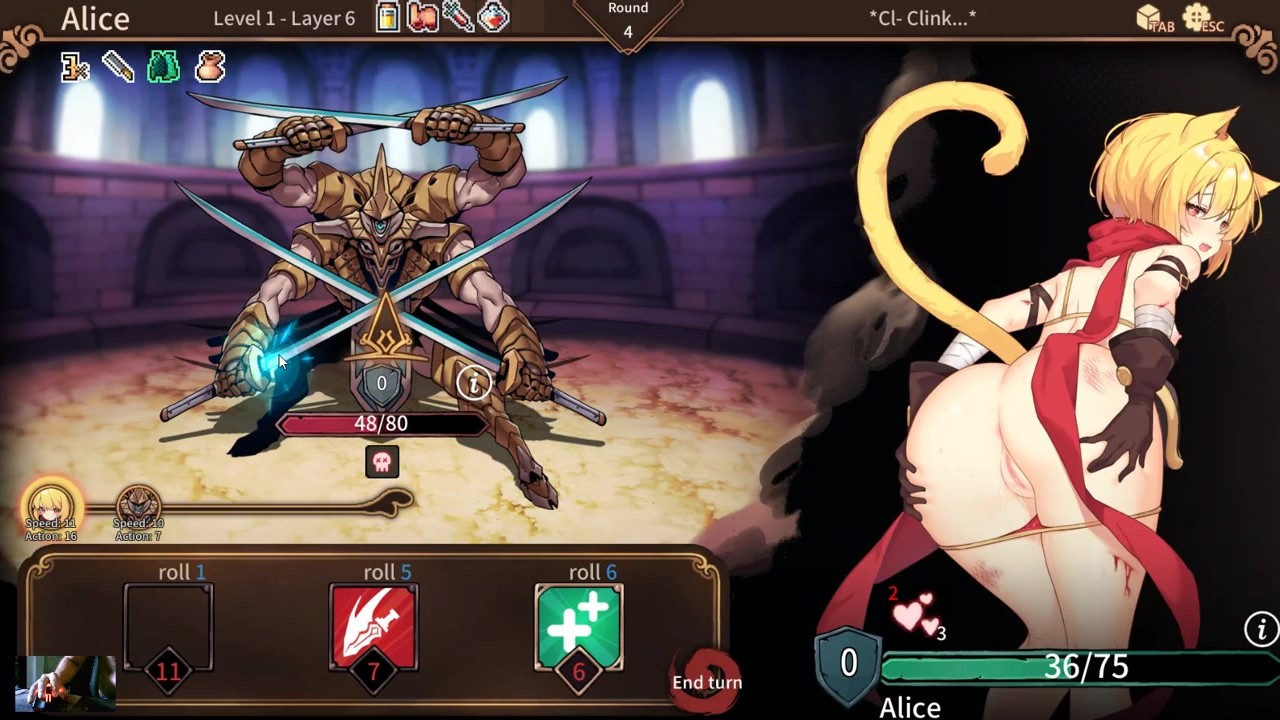Use the raw meat consumable
The height and width of the screenshot is (720, 1280).
click(x=422, y=17)
